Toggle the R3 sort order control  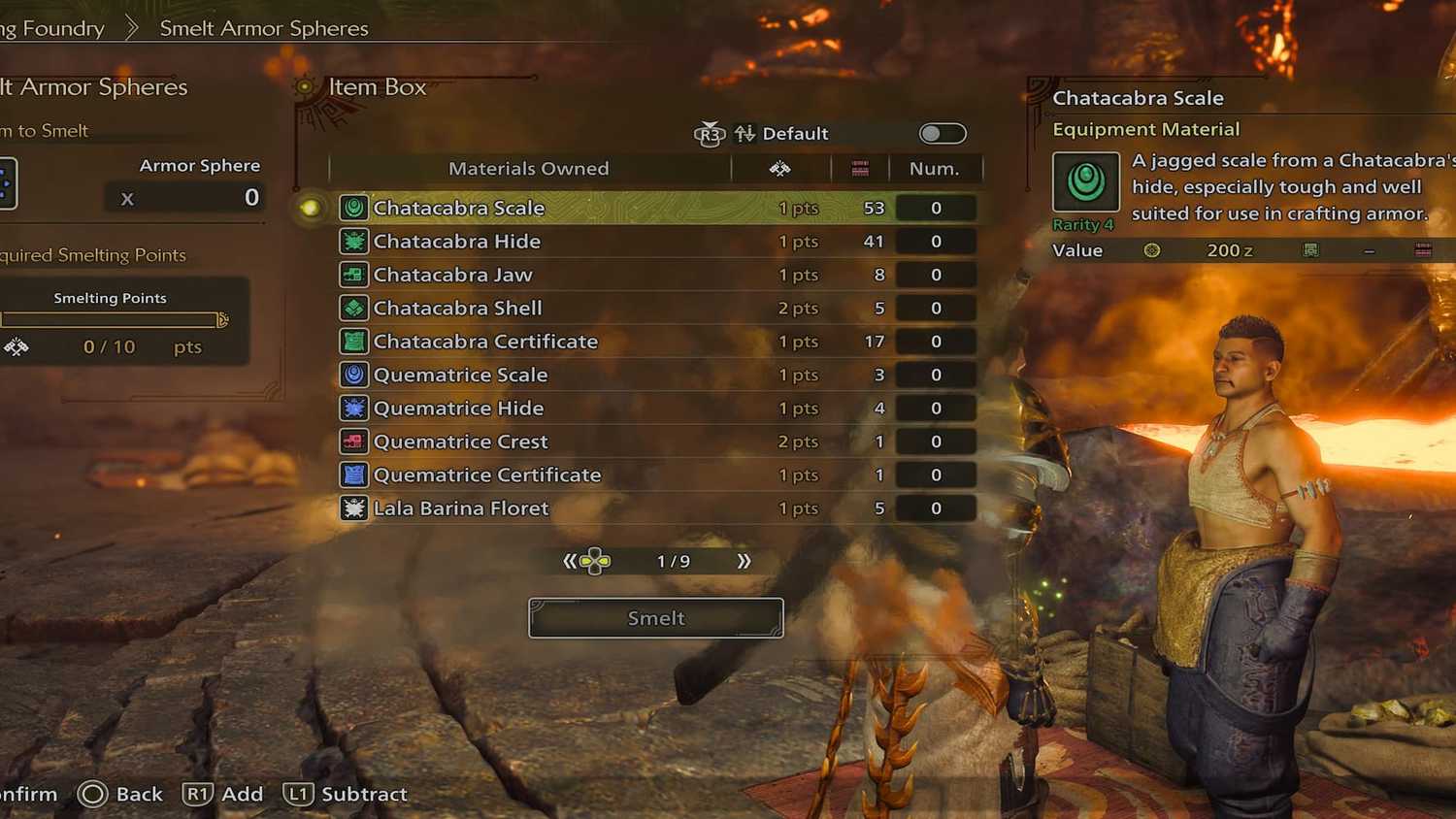pyautogui.click(x=710, y=133)
